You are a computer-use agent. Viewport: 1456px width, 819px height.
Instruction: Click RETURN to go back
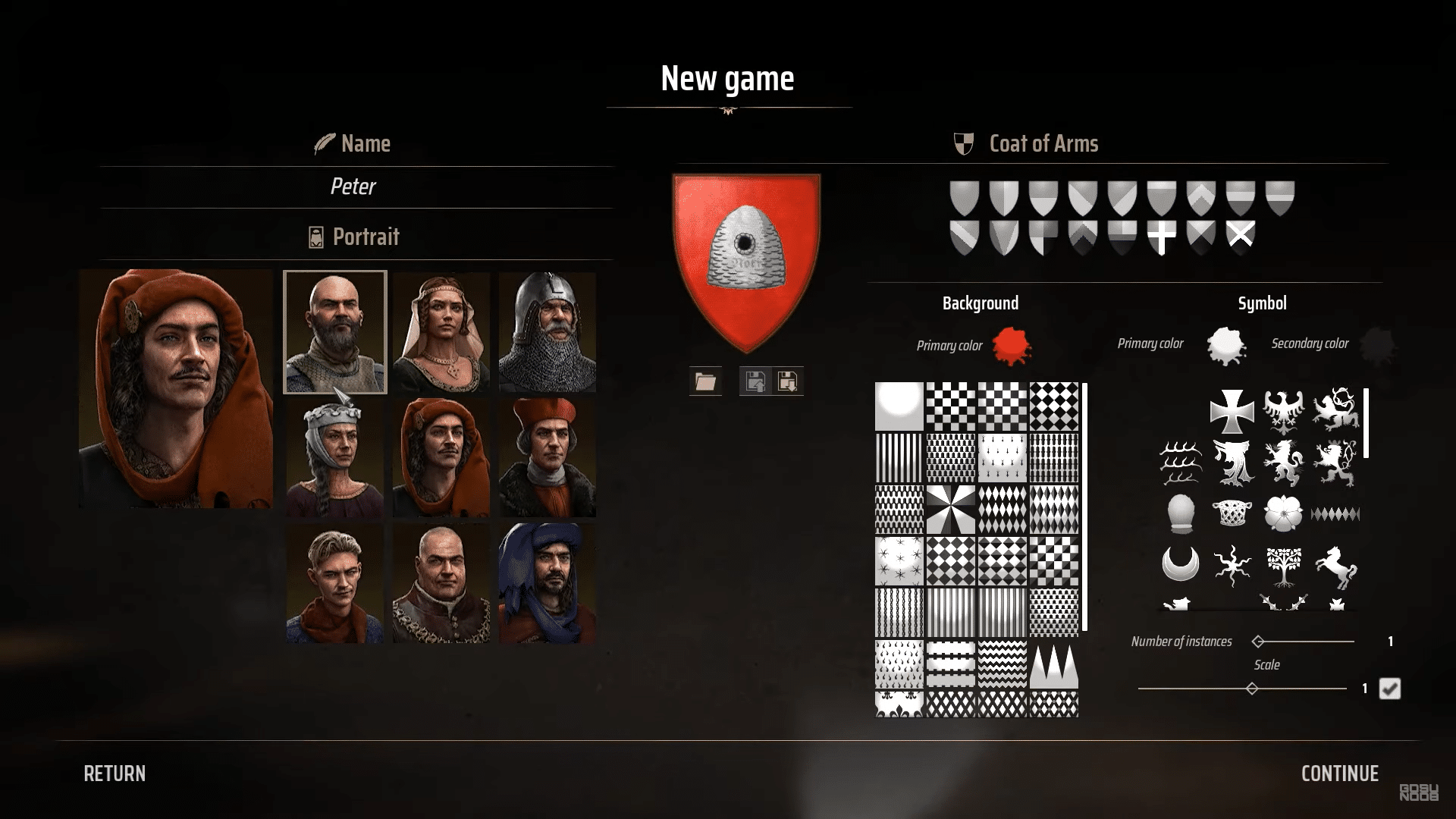tap(115, 773)
